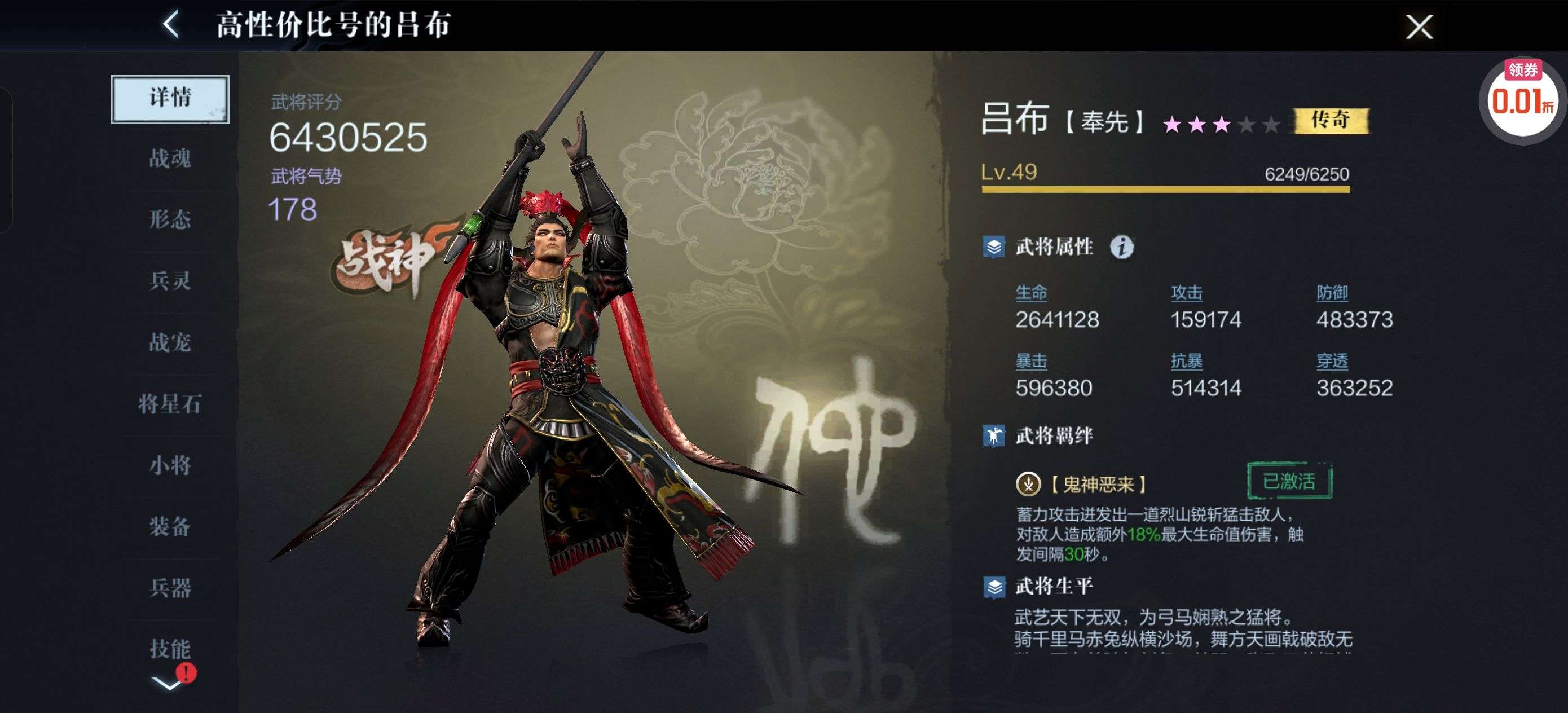Open the 形态 tab

point(170,220)
